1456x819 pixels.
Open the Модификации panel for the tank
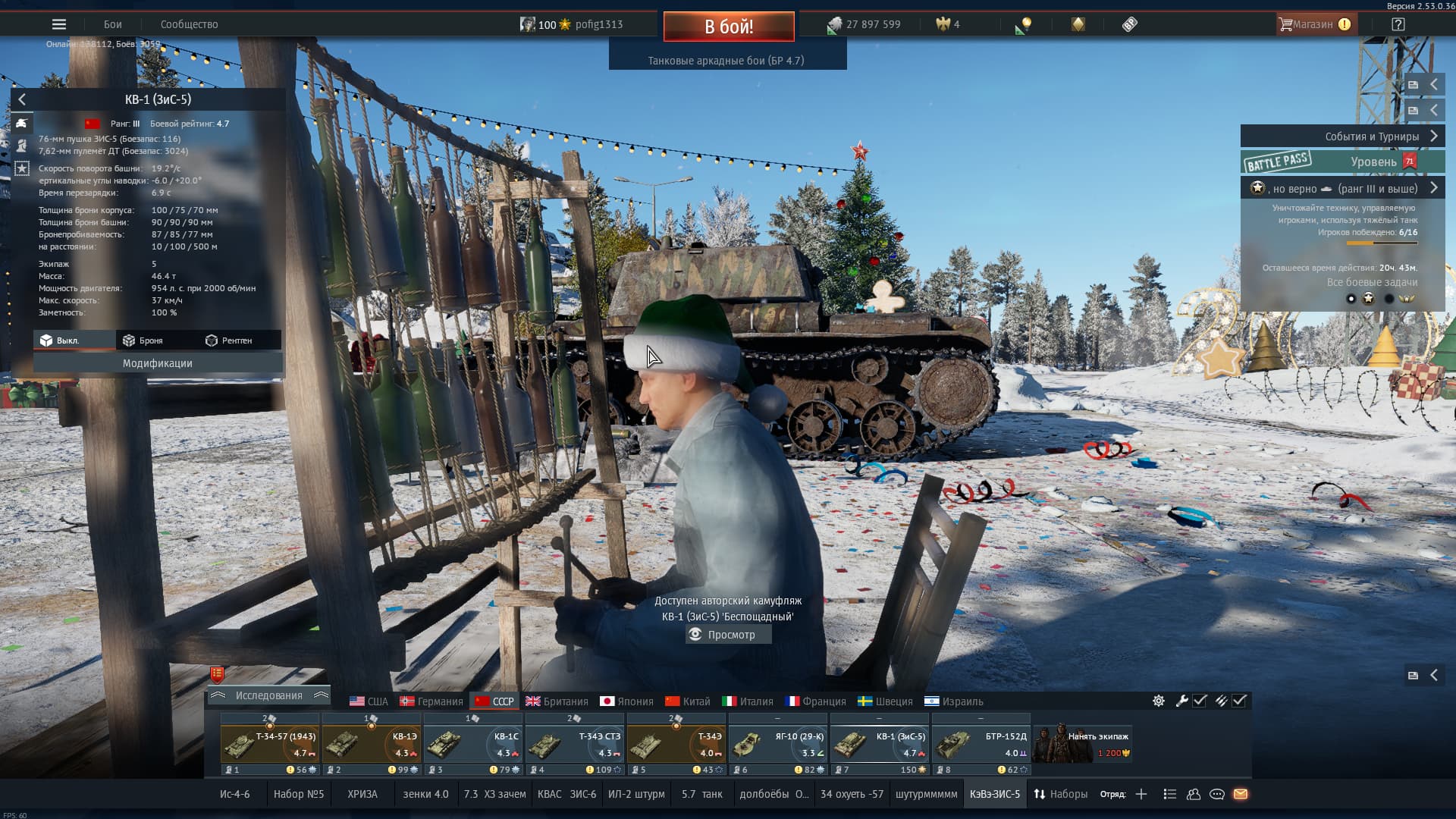tap(158, 363)
